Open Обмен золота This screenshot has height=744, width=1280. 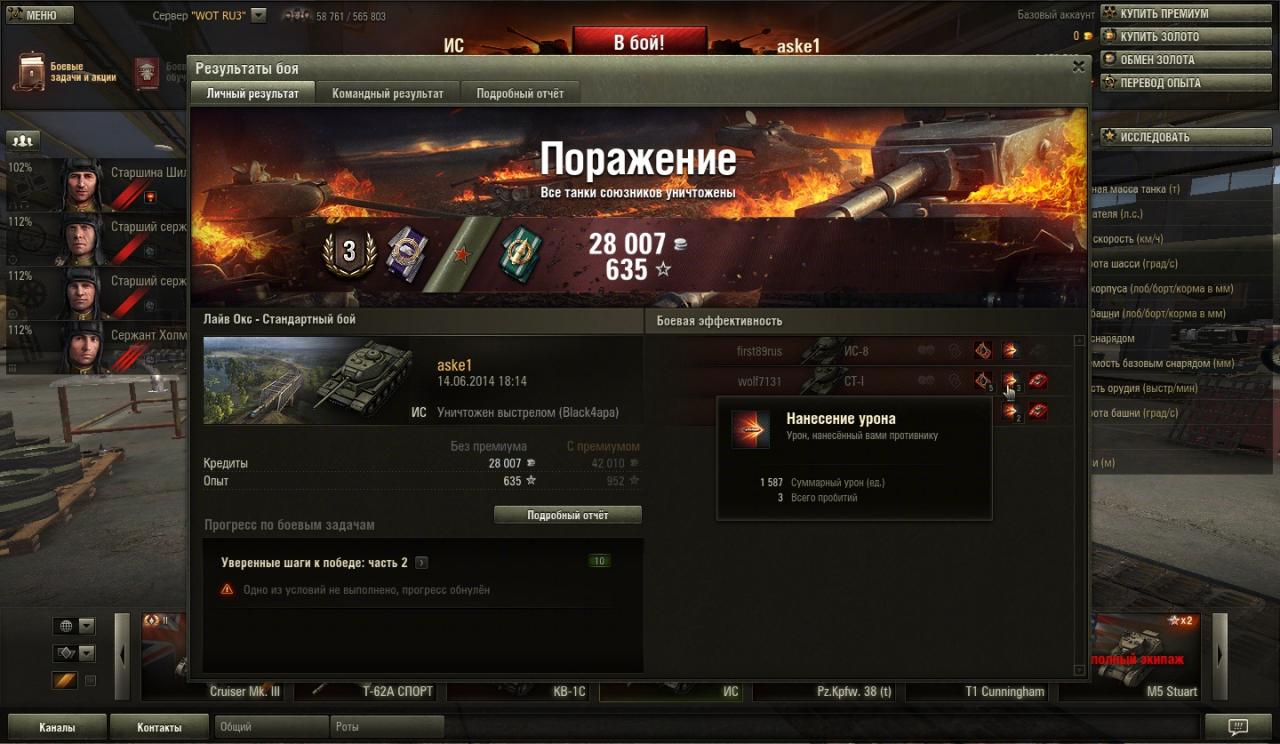pos(1164,60)
